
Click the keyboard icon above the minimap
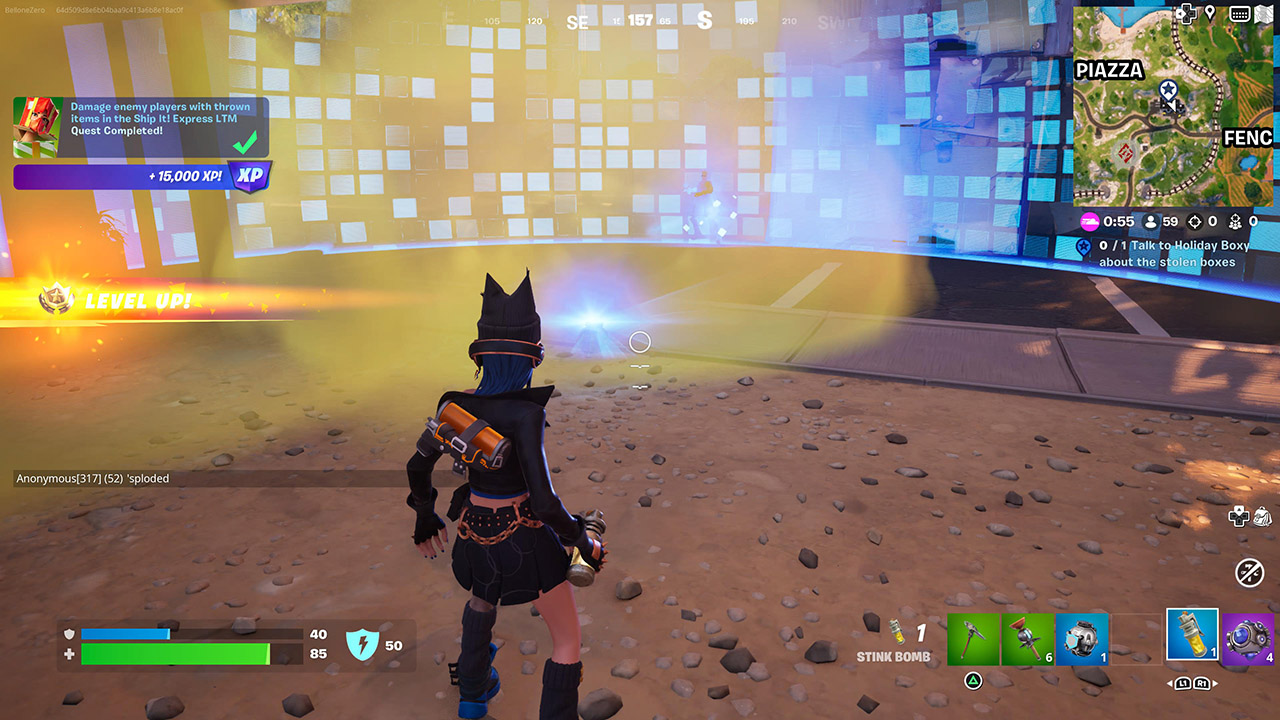(1240, 13)
